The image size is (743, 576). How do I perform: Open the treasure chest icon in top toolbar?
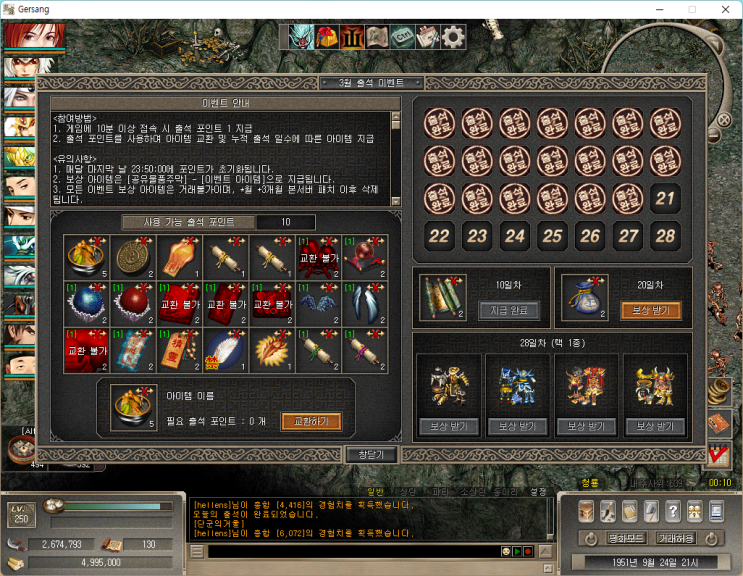pyautogui.click(x=326, y=37)
